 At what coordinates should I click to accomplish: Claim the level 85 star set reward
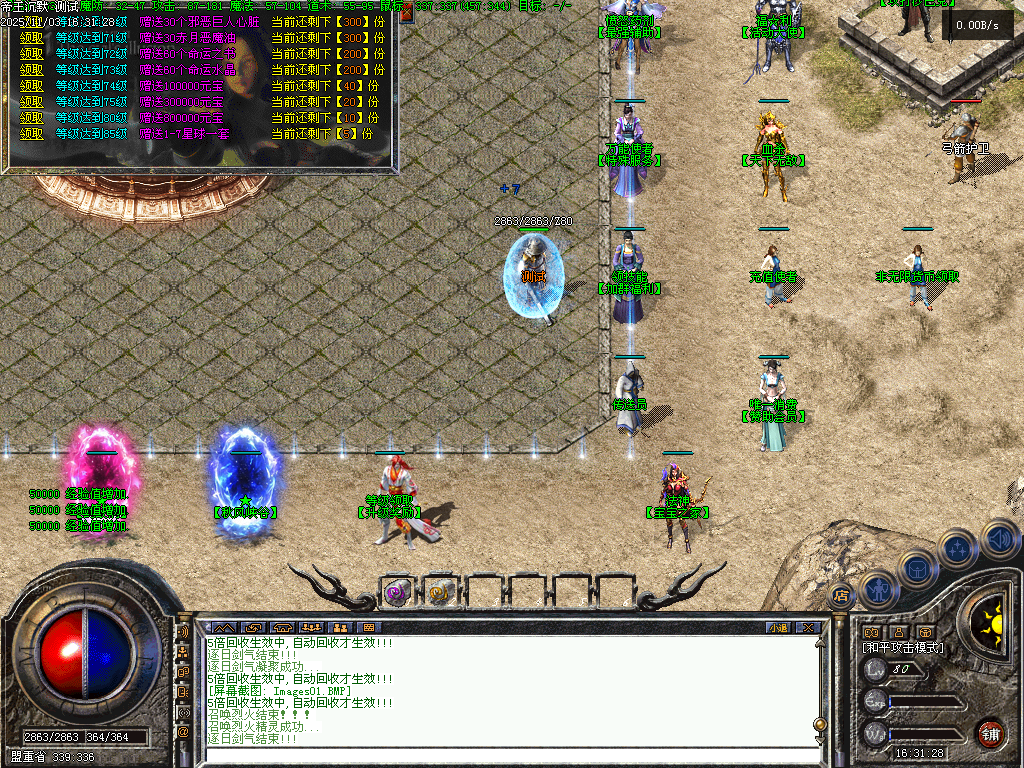click(31, 133)
